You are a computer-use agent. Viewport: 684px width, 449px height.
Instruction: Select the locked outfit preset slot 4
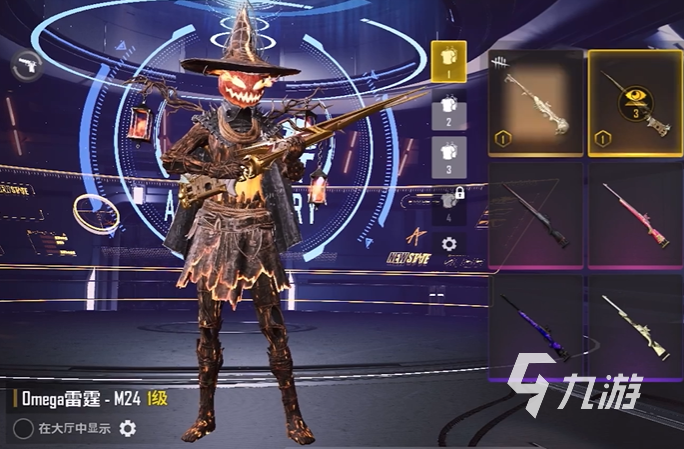[x=447, y=203]
